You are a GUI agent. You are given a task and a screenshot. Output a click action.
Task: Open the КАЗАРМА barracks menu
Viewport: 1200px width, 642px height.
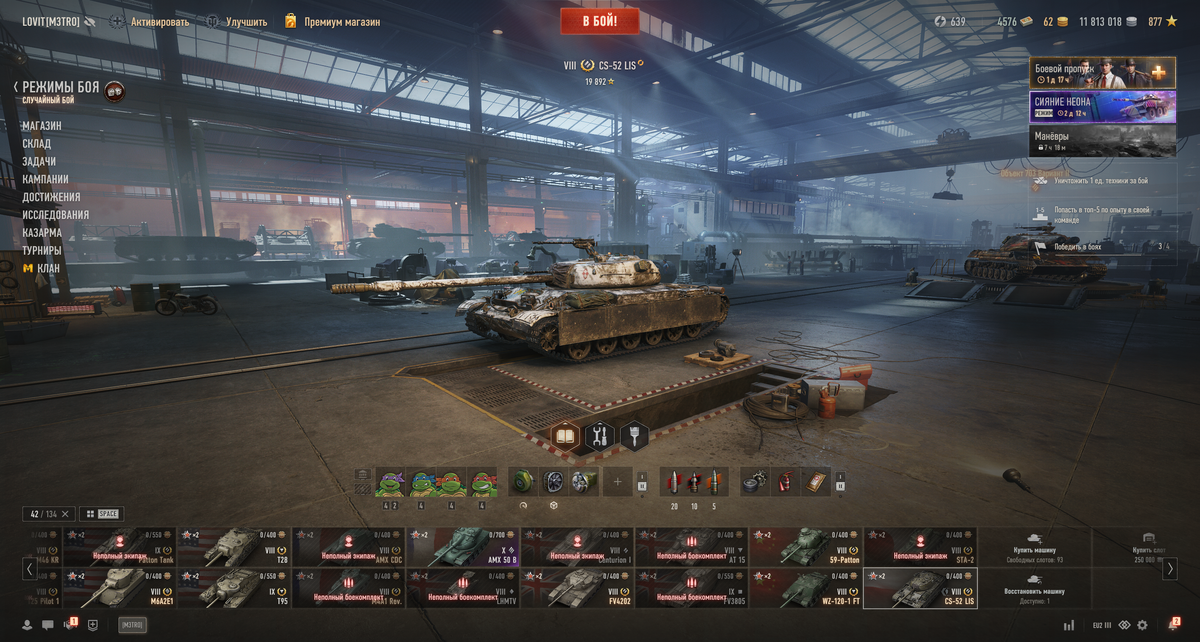click(x=42, y=232)
